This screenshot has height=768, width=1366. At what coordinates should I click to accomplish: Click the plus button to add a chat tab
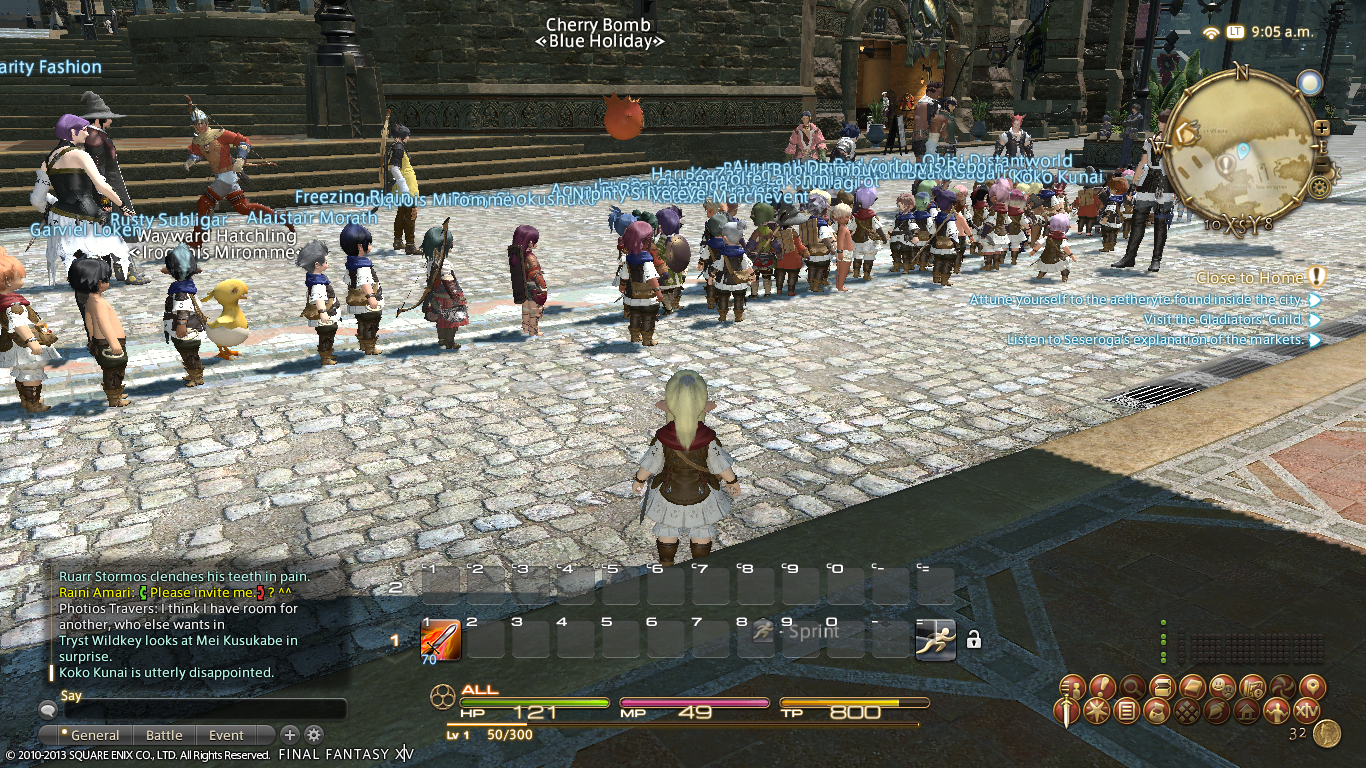[290, 734]
